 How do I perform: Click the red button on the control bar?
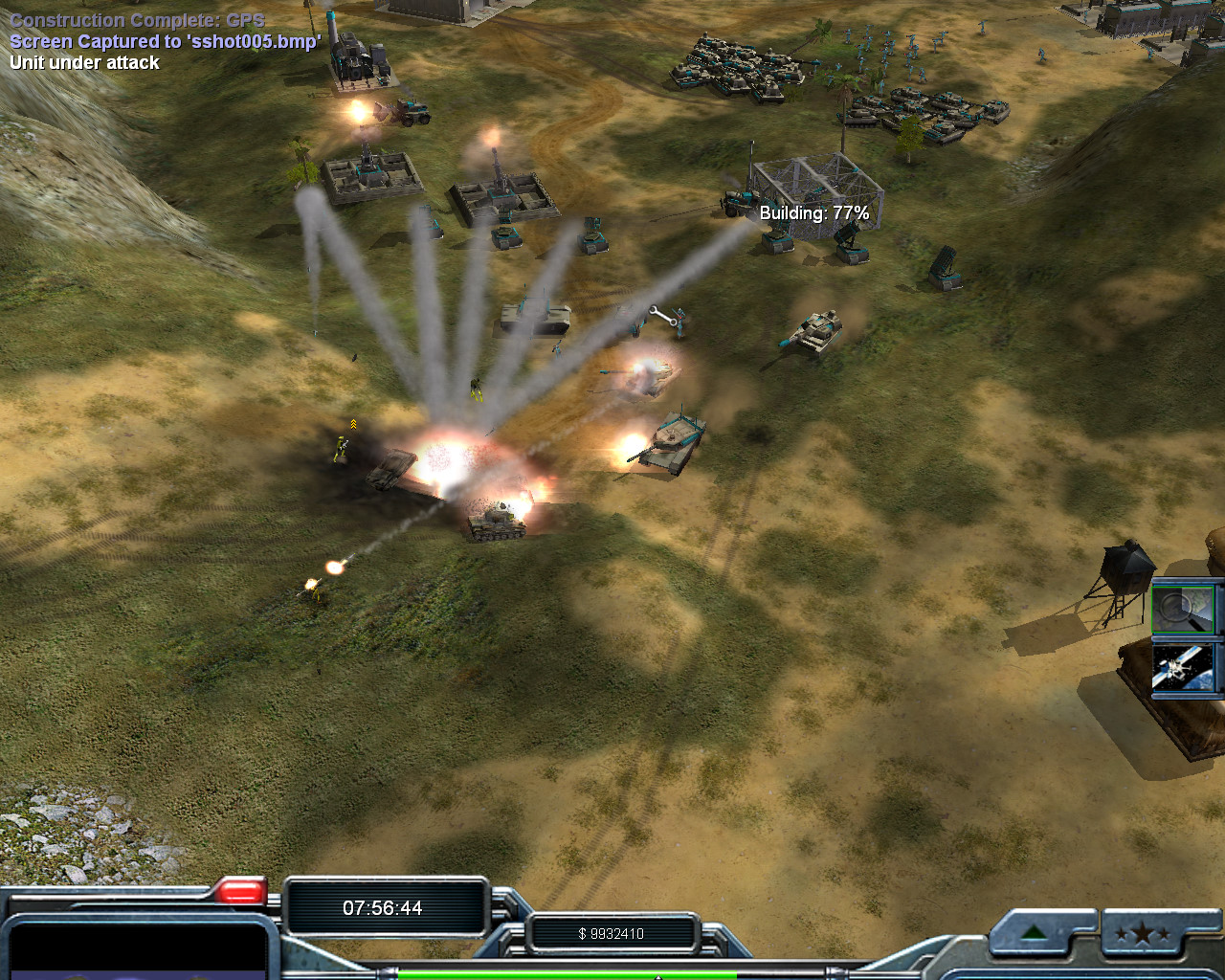click(239, 892)
